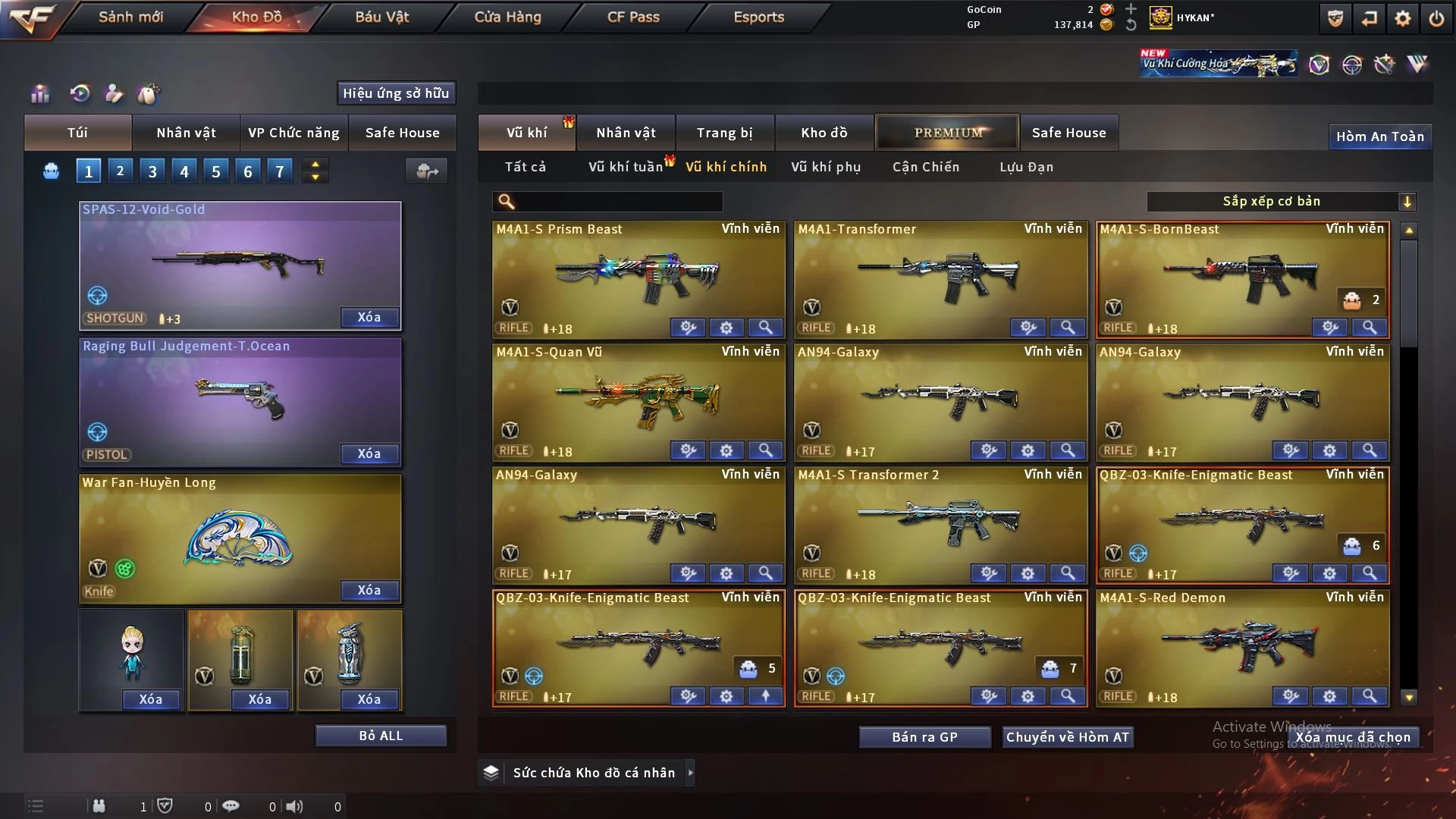This screenshot has width=1456, height=819.
Task: Switch to the PREMIUM tab
Action: pyautogui.click(x=948, y=133)
